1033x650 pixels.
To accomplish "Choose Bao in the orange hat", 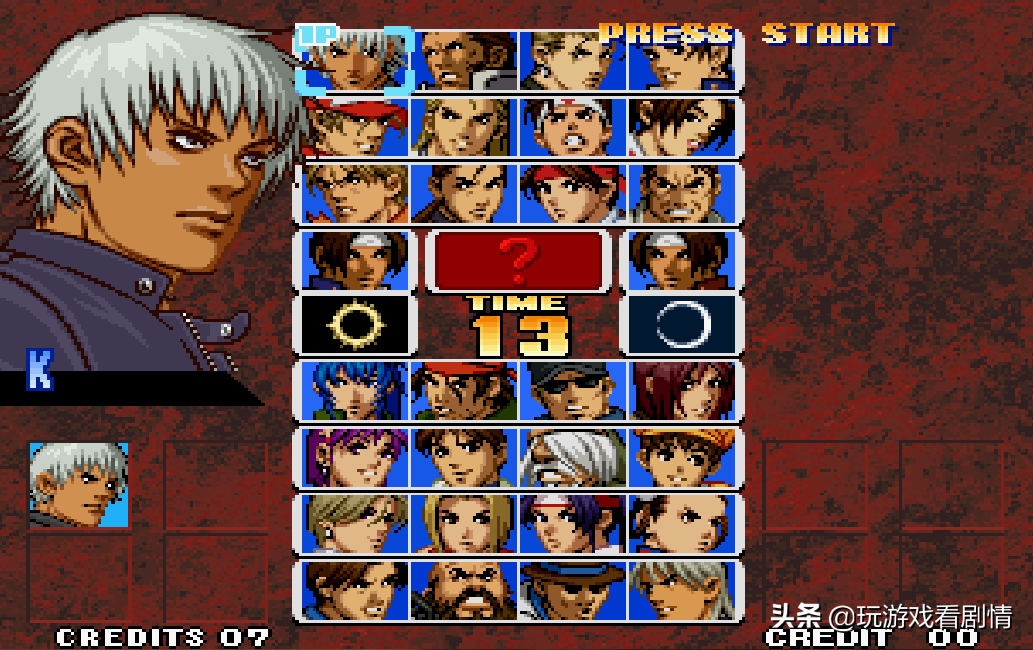I will tap(681, 458).
